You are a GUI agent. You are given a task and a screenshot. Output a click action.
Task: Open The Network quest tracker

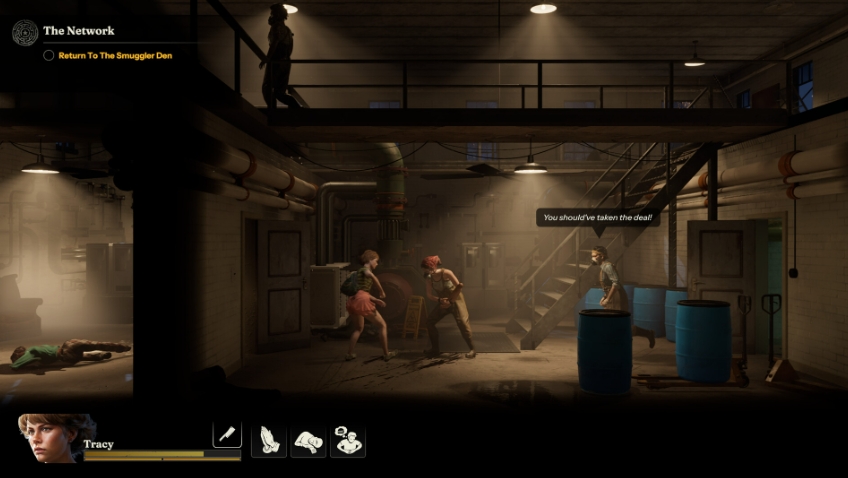[79, 31]
